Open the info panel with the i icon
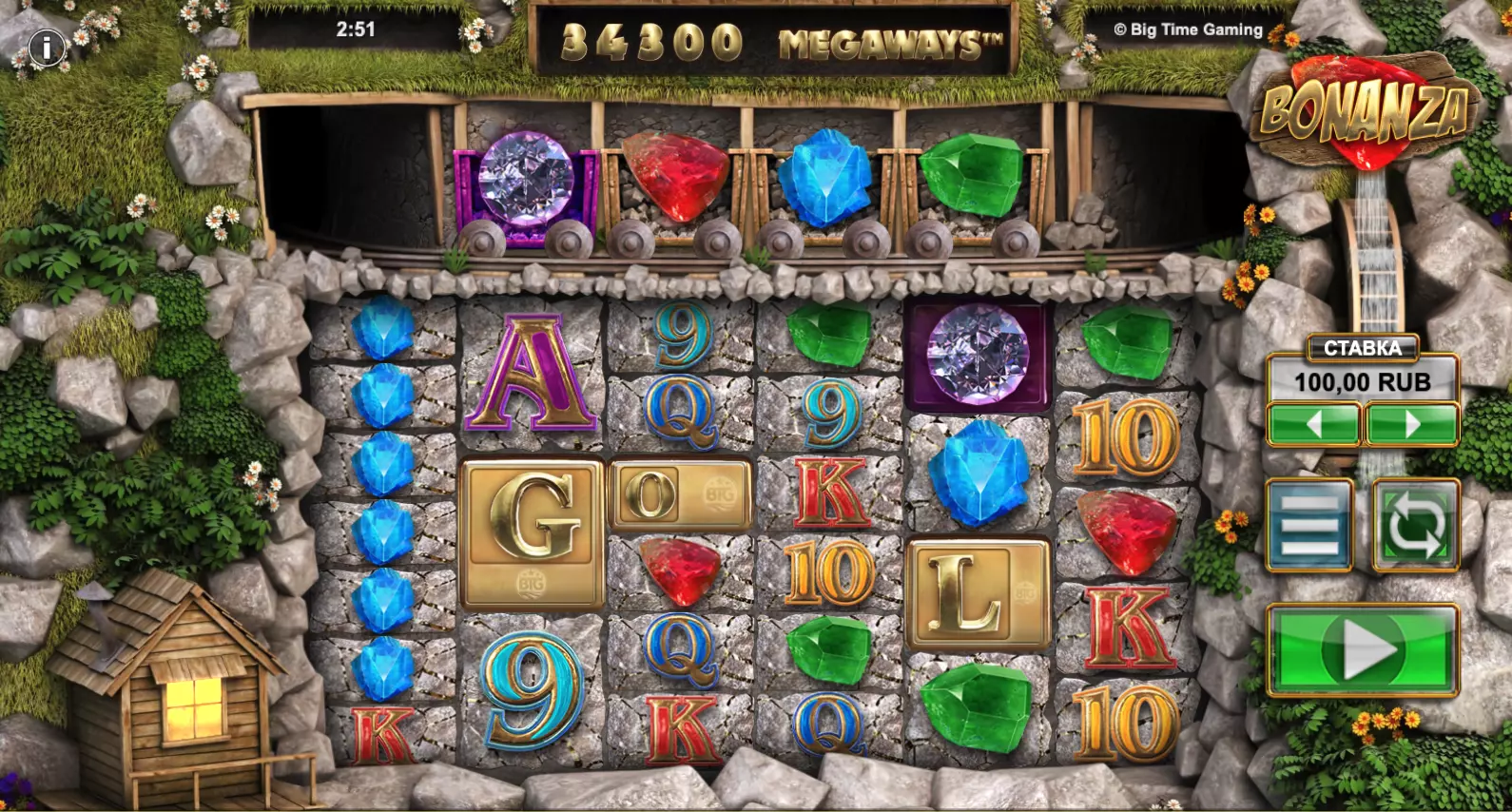 coord(46,48)
